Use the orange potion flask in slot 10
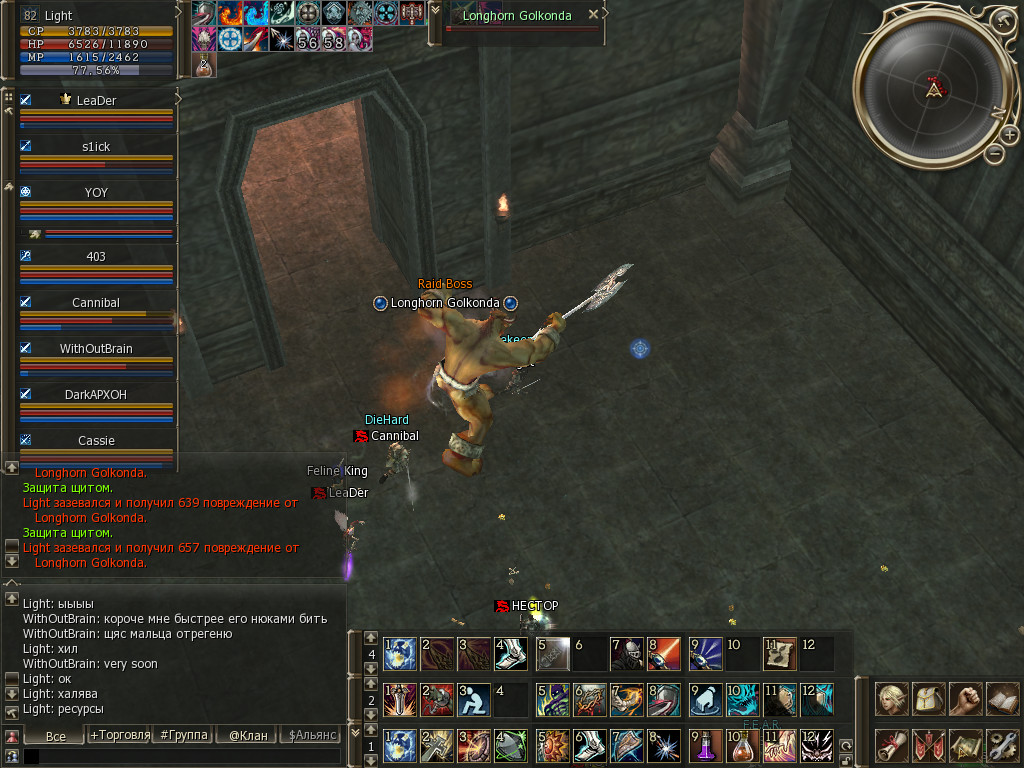1024x768 pixels. [741, 745]
